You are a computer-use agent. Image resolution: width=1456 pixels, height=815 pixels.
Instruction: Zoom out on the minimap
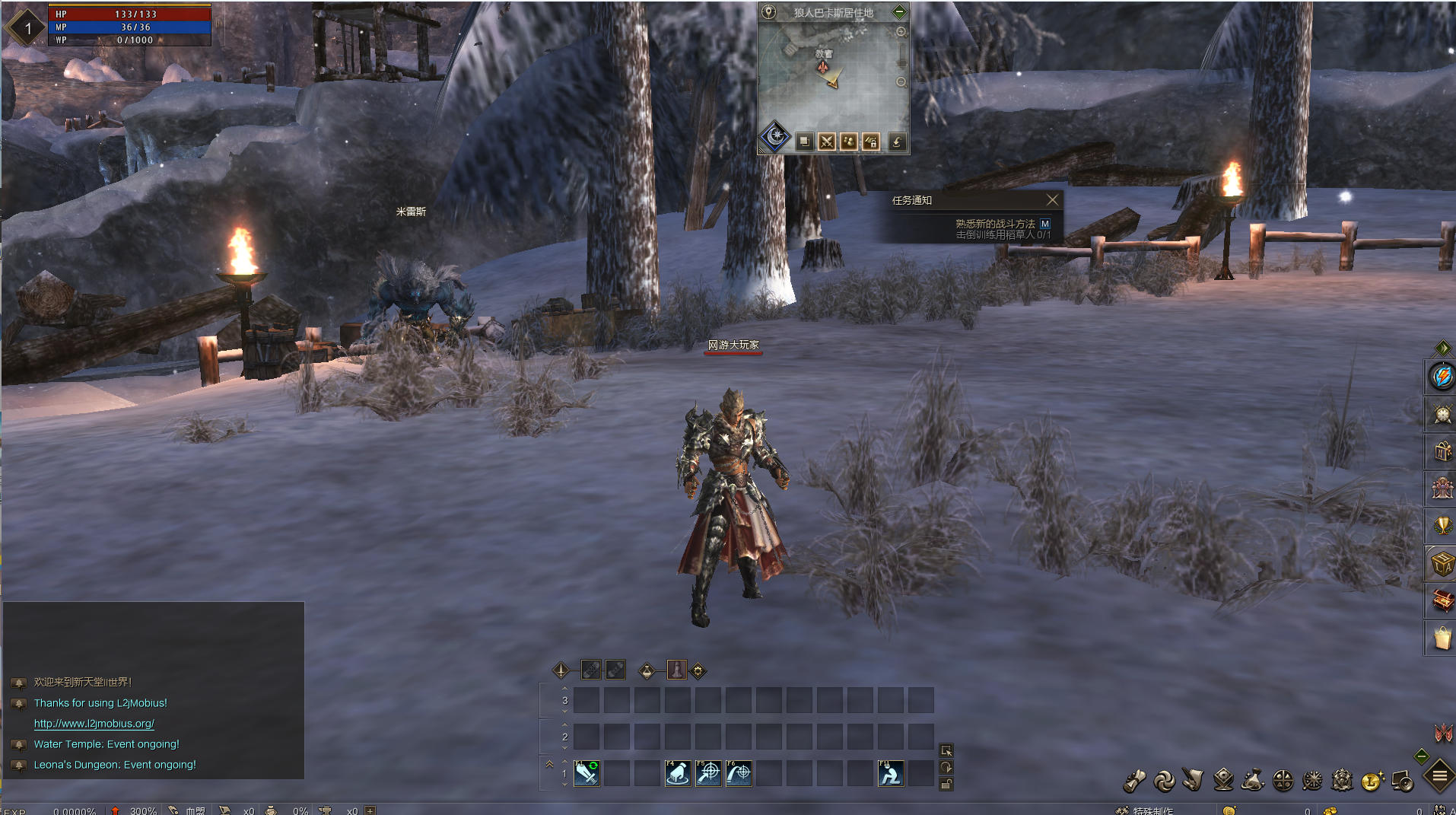pyautogui.click(x=901, y=82)
